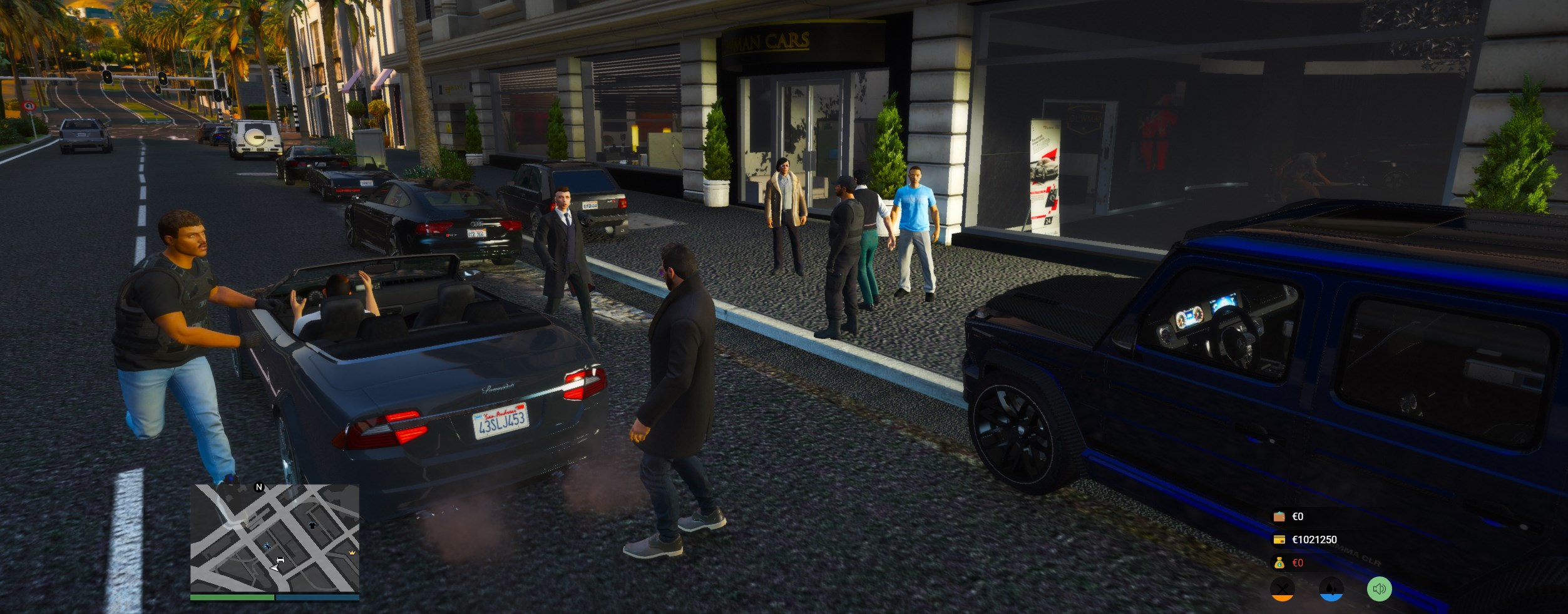Click the green voice speaker icon
The height and width of the screenshot is (614, 1568).
pyautogui.click(x=1379, y=589)
